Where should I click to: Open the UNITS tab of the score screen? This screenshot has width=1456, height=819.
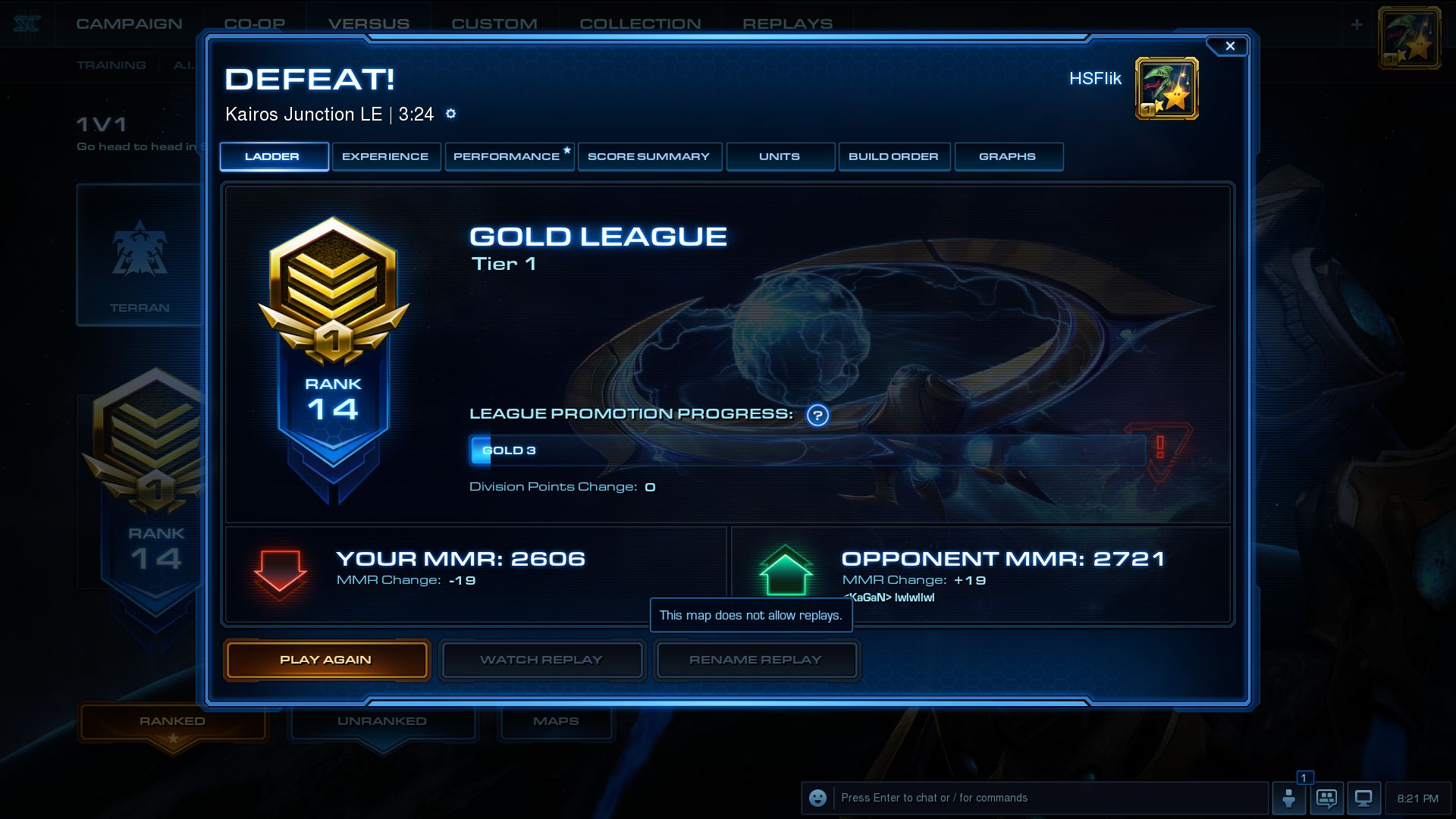click(780, 156)
